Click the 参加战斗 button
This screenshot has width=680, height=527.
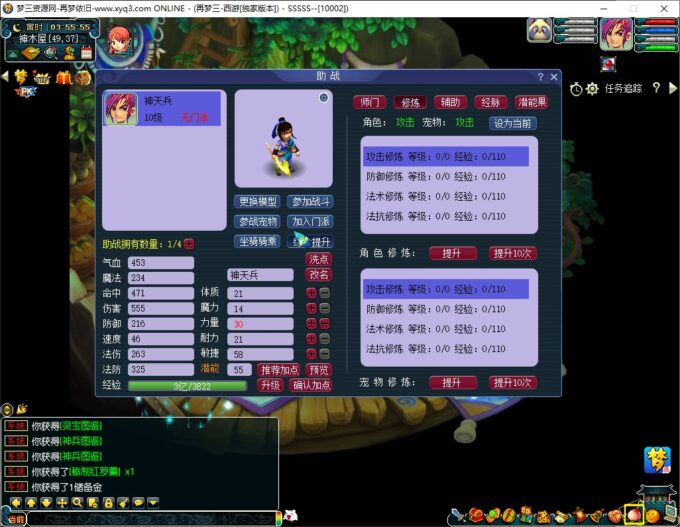tap(309, 202)
